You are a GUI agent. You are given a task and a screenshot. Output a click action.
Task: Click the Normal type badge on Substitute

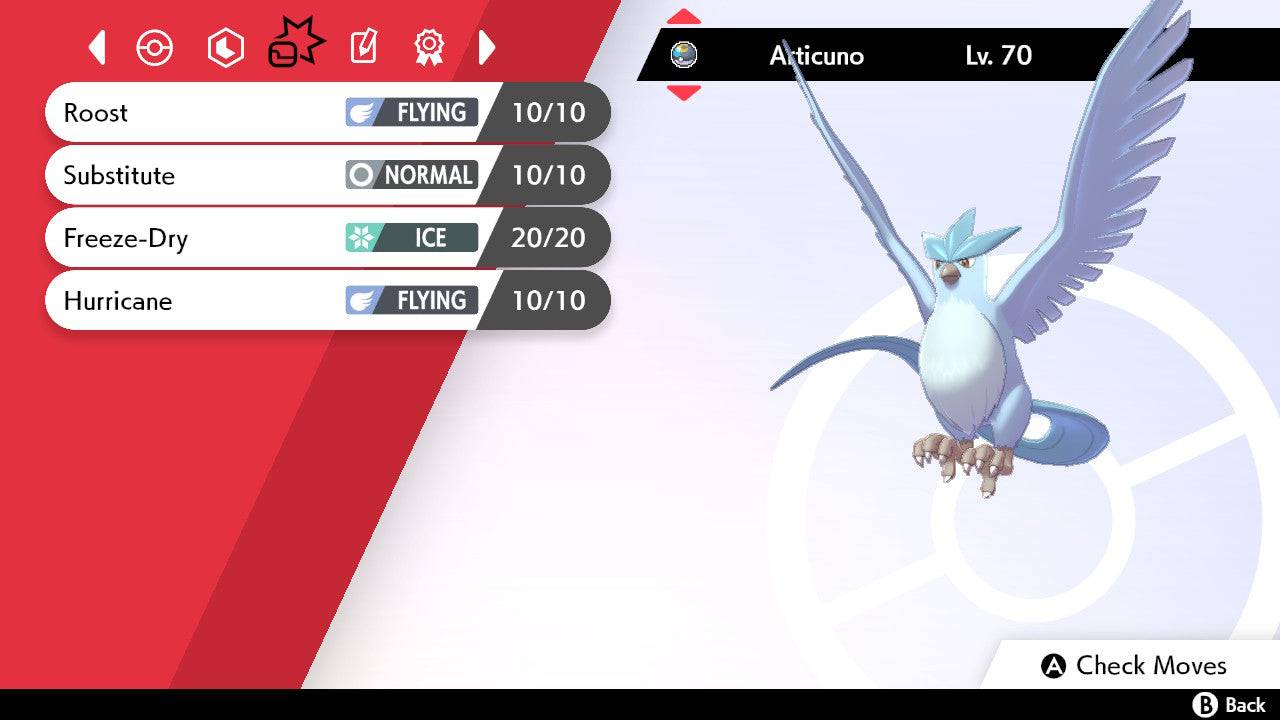coord(410,175)
